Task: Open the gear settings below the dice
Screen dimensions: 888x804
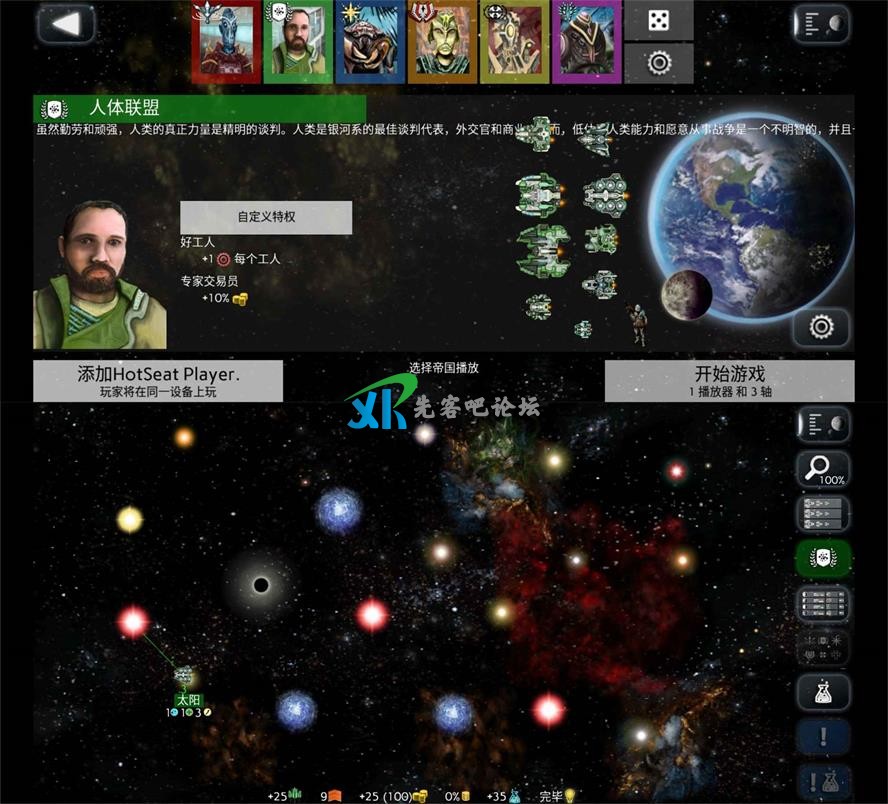Action: (658, 63)
